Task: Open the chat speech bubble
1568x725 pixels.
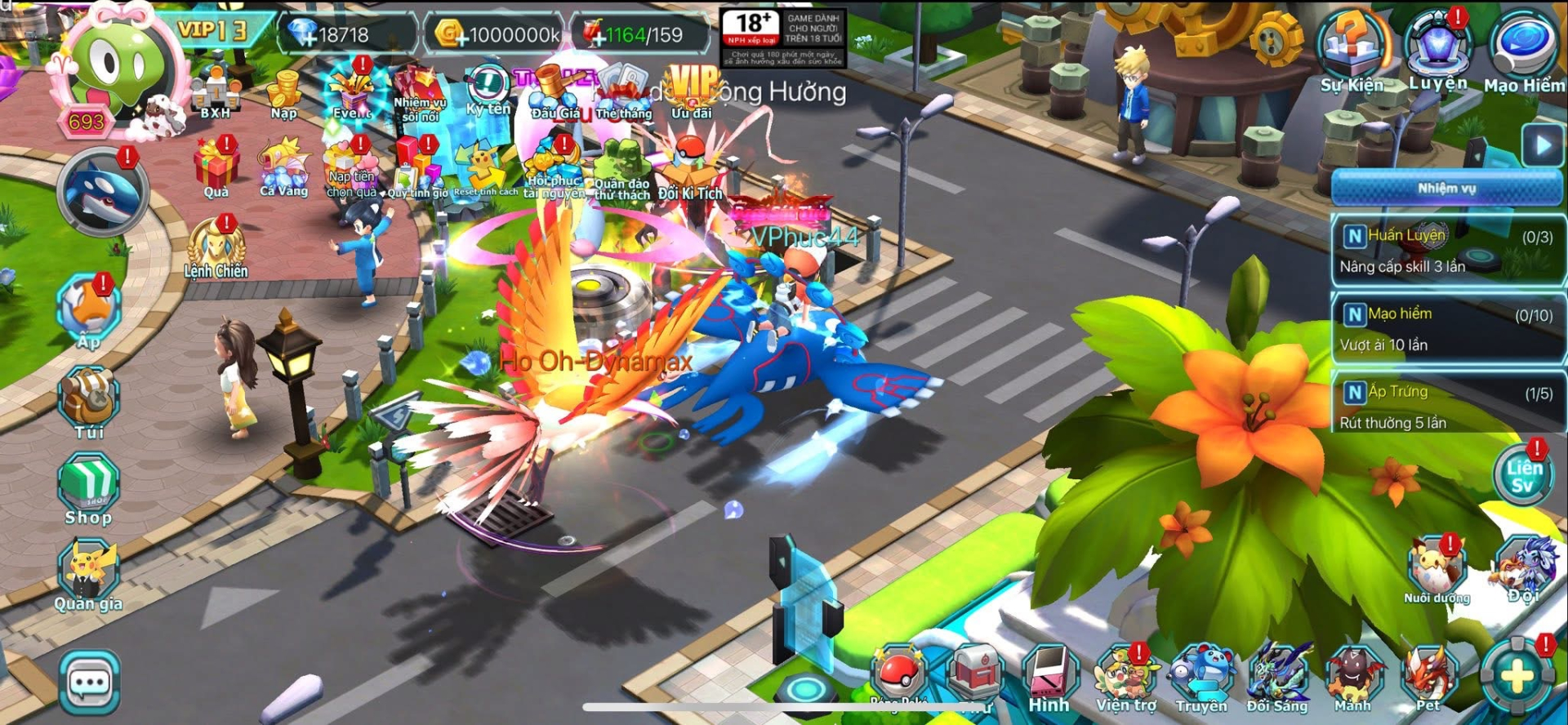Action: pos(89,683)
